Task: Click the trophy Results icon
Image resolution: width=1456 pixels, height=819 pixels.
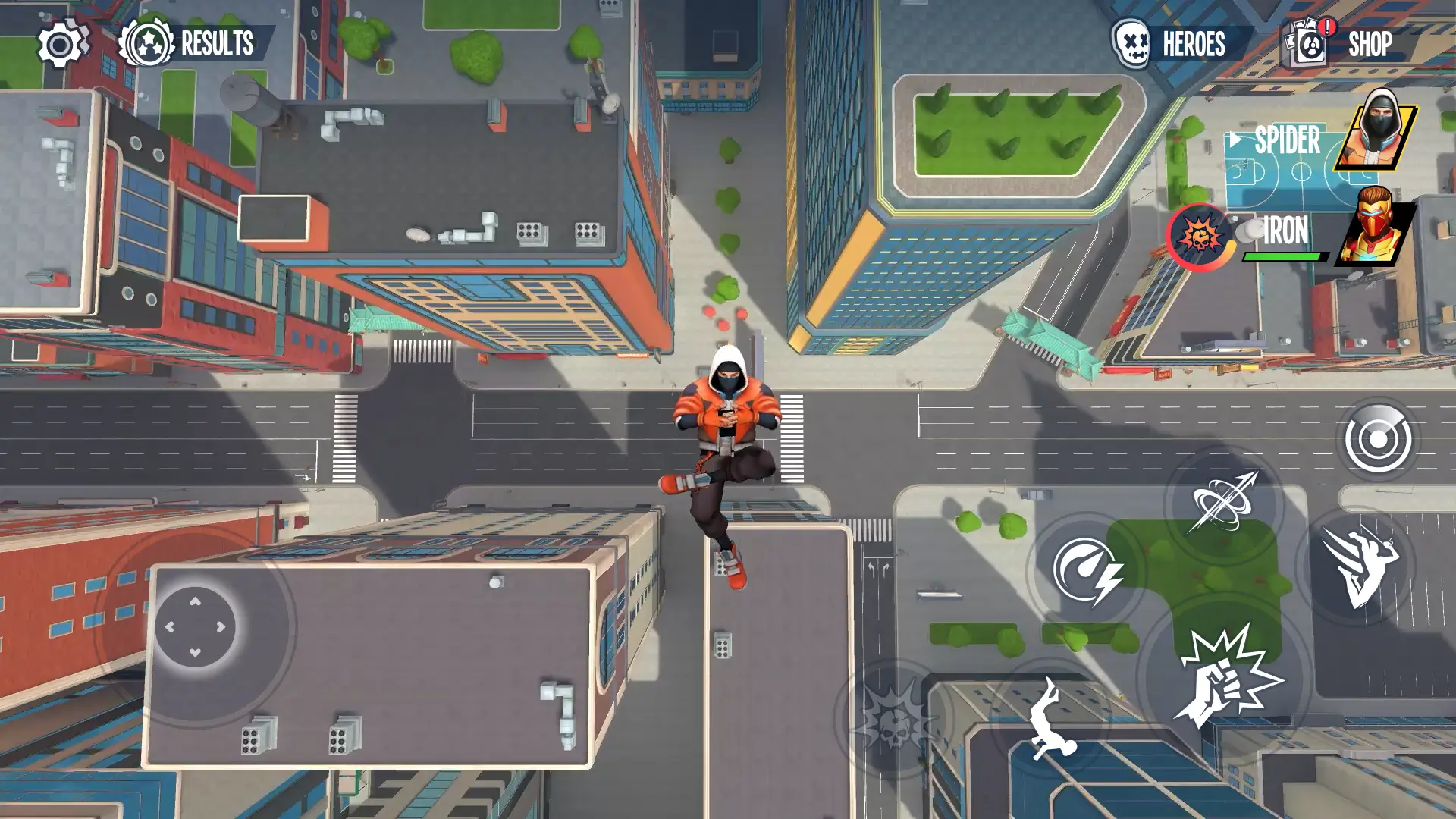Action: (147, 42)
